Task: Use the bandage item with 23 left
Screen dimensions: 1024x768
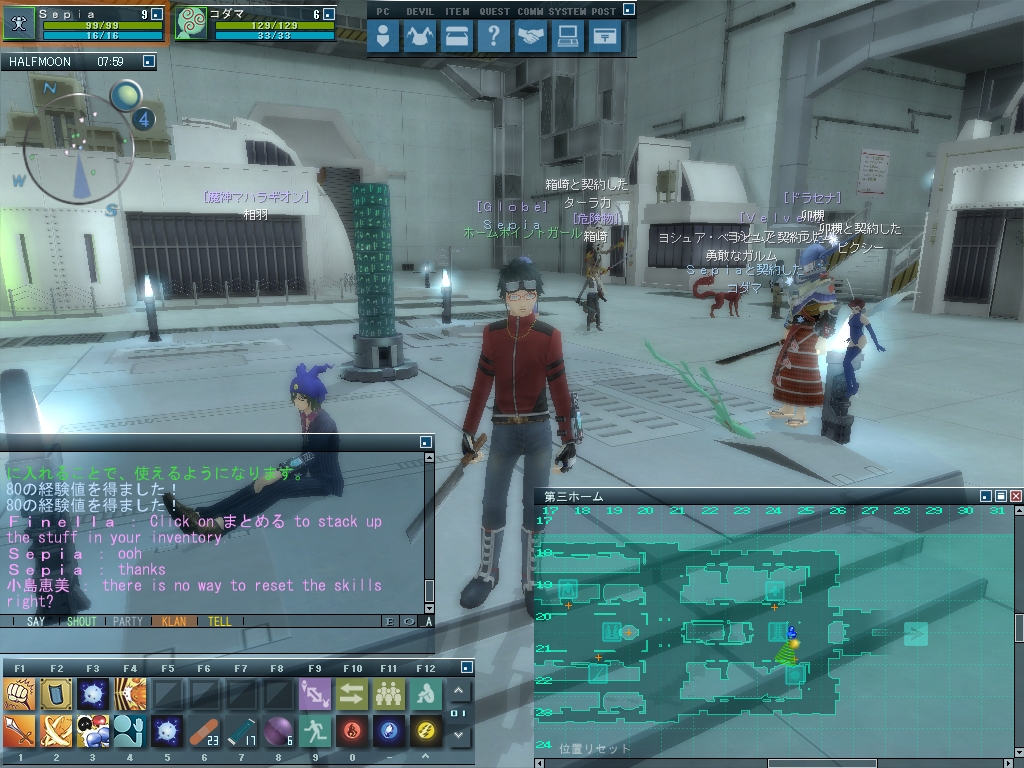Action: [203, 731]
